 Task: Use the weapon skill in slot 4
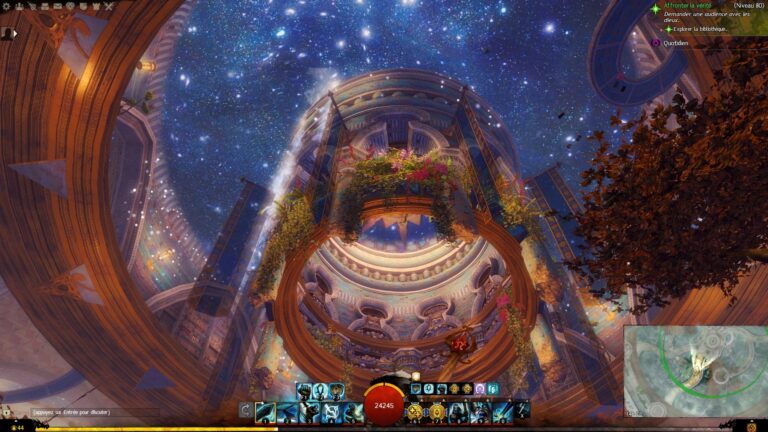pyautogui.click(x=331, y=411)
